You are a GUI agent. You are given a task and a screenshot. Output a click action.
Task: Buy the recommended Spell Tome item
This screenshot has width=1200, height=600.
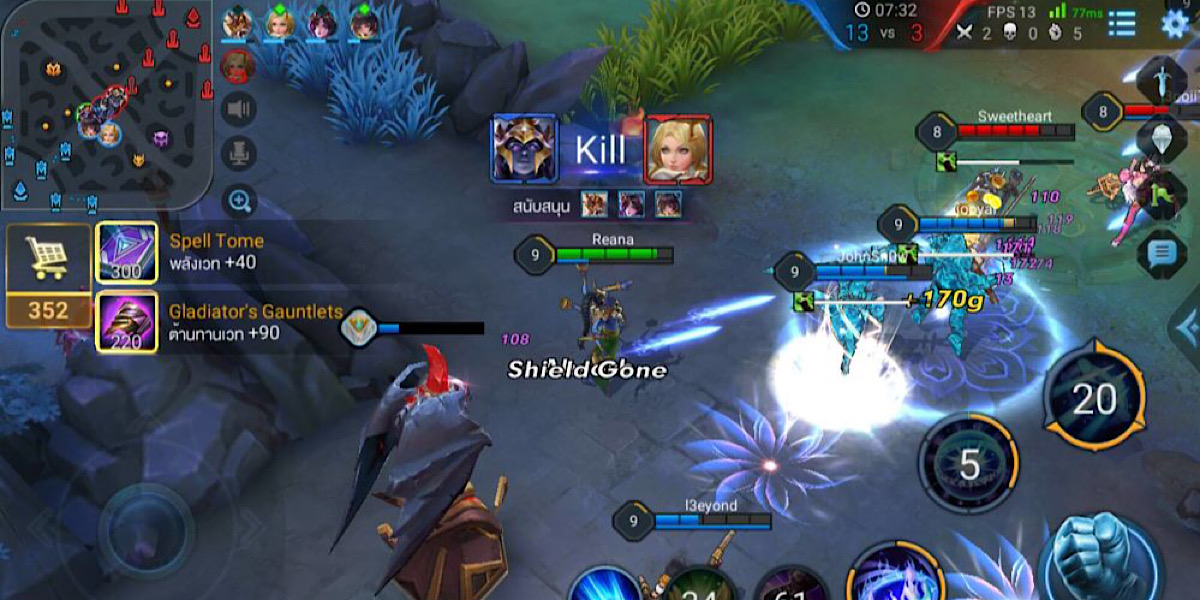point(126,252)
